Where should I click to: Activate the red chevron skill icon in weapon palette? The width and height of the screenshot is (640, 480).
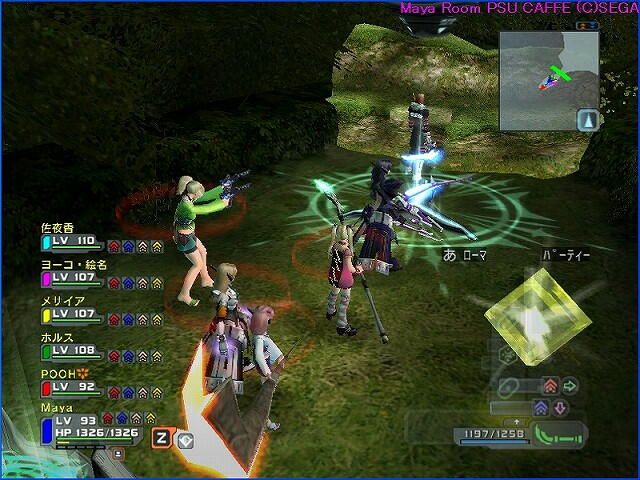(x=550, y=385)
